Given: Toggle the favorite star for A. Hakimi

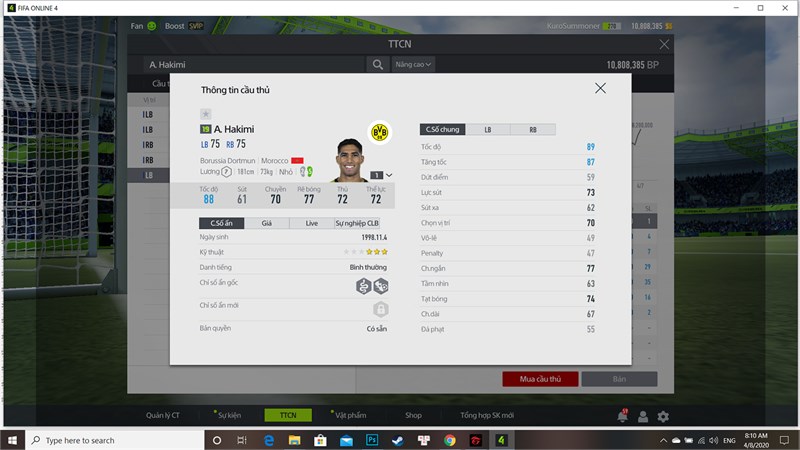Looking at the screenshot, I should coord(205,114).
